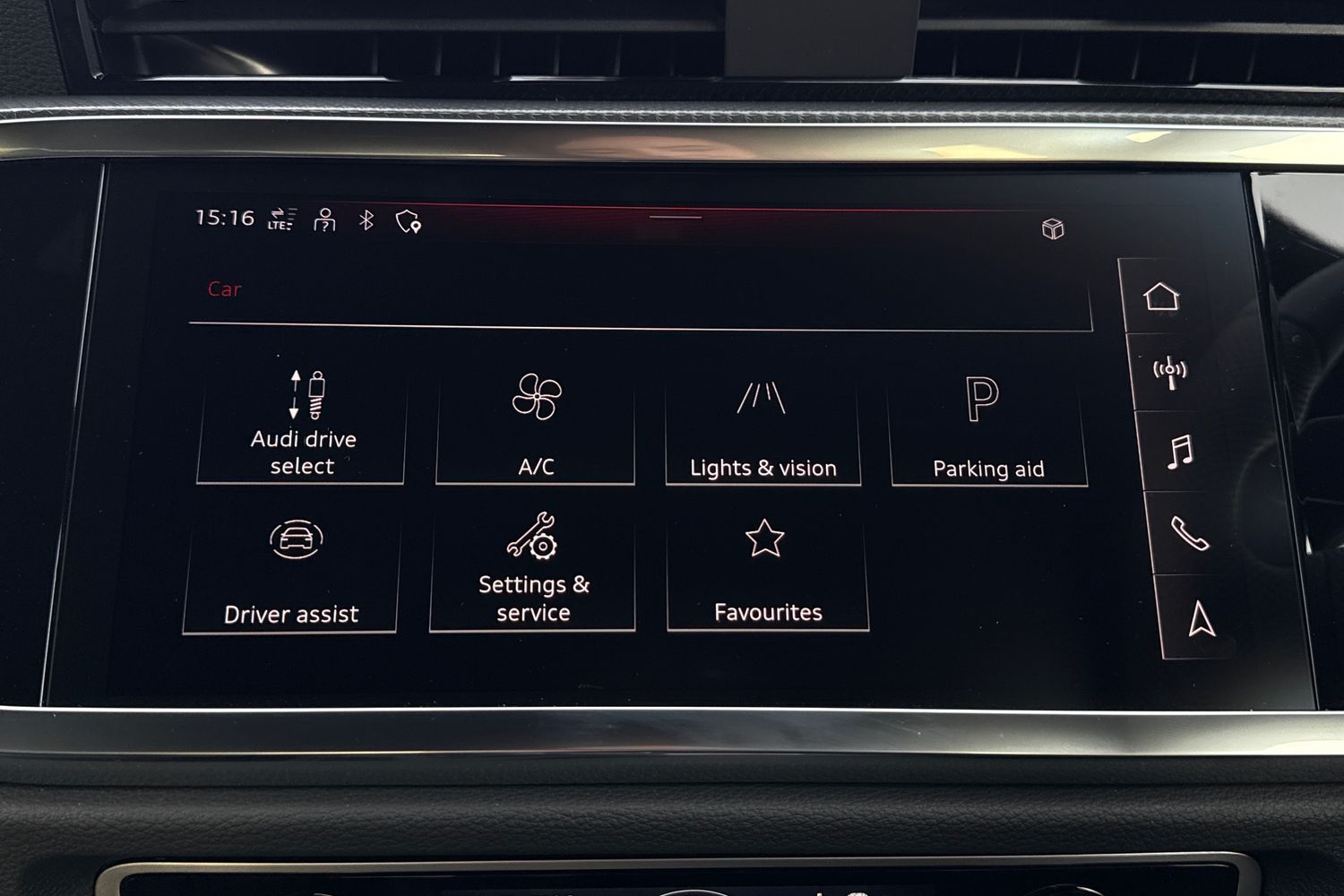Tap the LTE network indicator
The image size is (1344, 896).
point(281,218)
